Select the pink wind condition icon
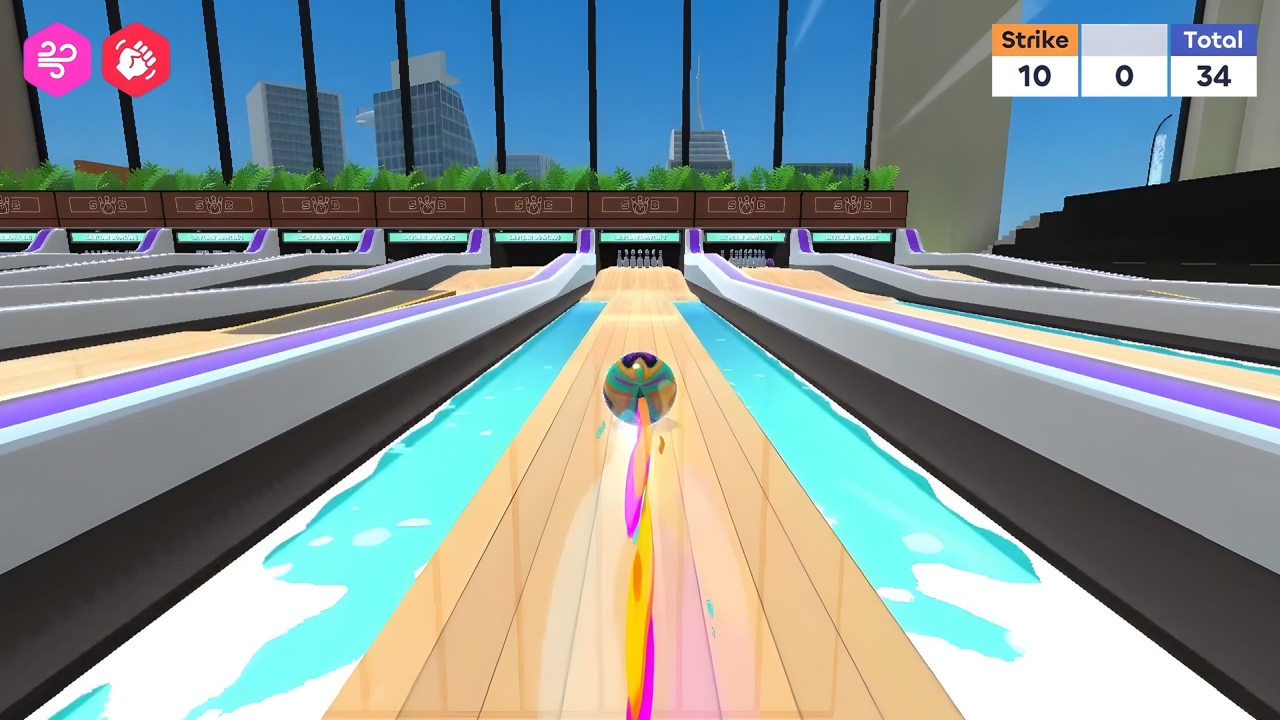The image size is (1280, 720). (58, 58)
